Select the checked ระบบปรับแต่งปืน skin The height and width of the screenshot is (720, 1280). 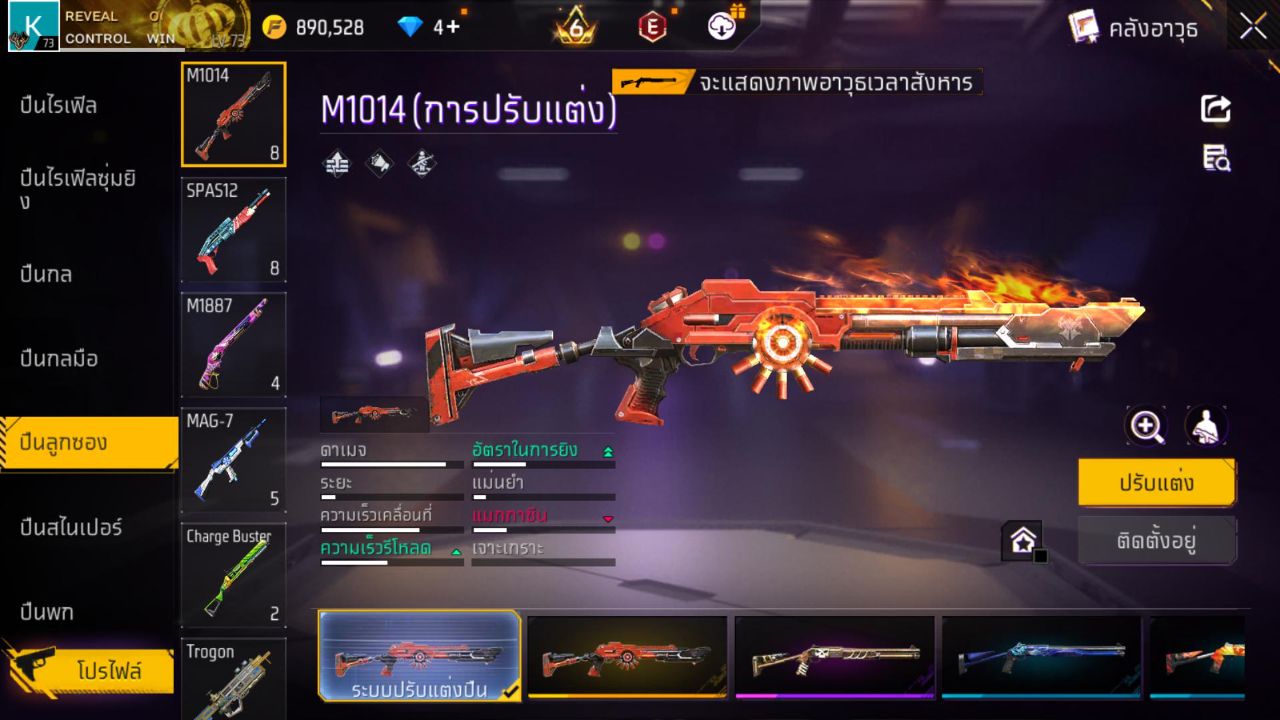click(420, 657)
